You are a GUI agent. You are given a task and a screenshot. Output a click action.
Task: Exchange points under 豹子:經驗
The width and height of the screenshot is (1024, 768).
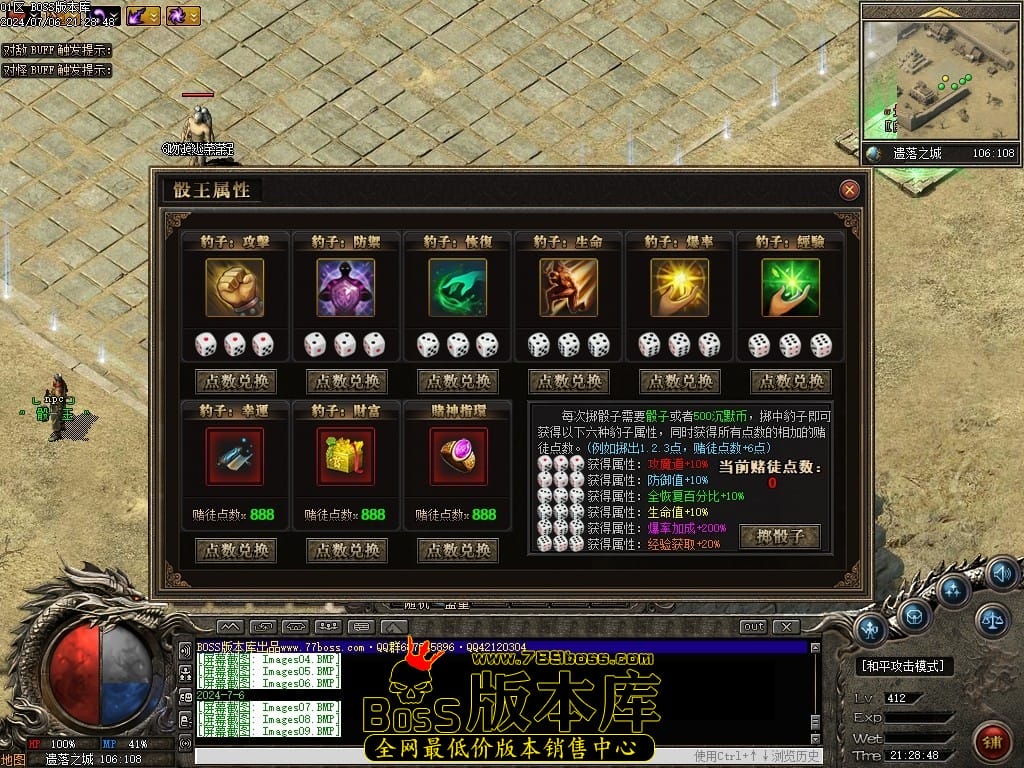tap(791, 382)
